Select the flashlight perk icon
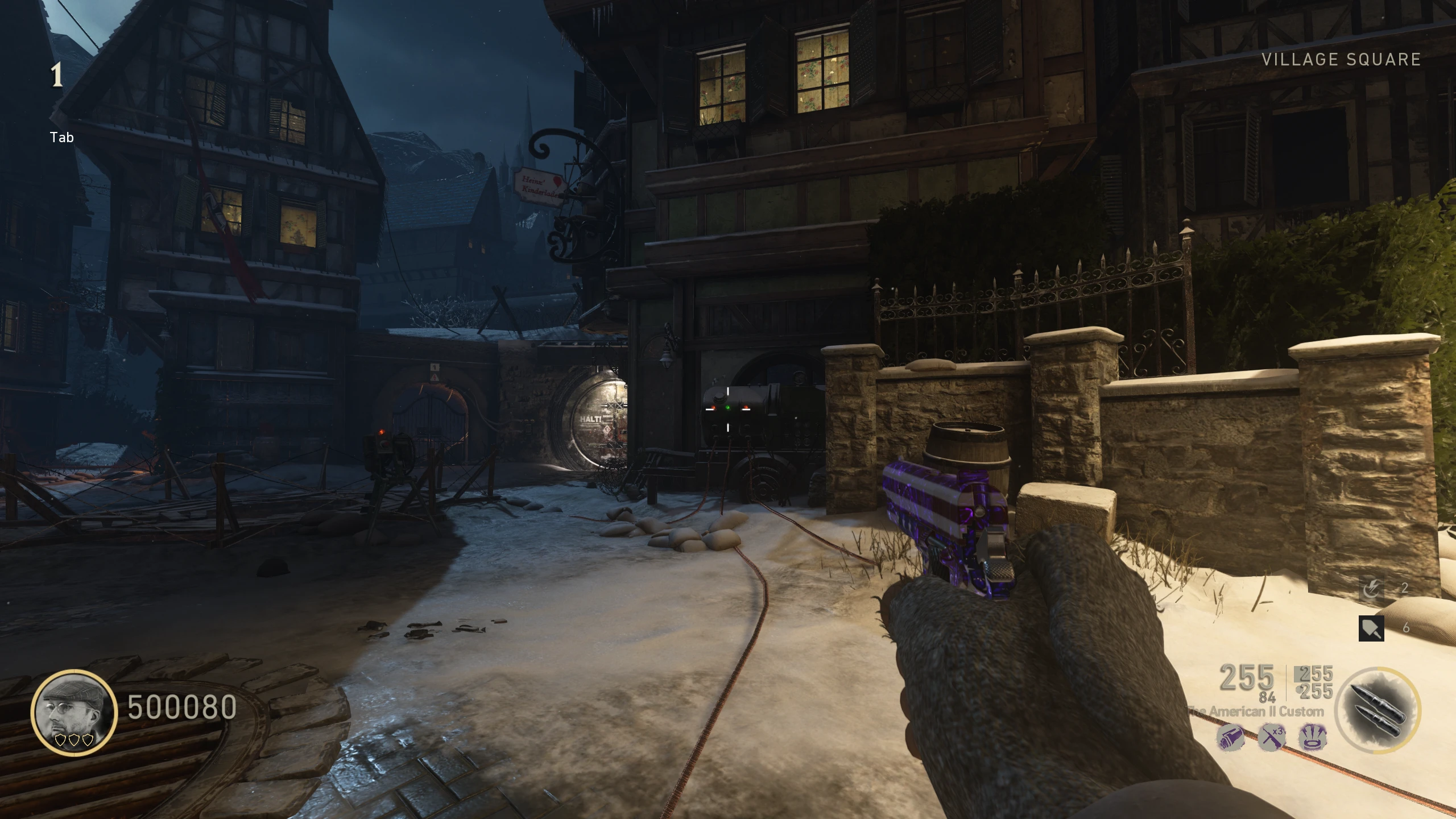1456x819 pixels. pyautogui.click(x=1230, y=738)
